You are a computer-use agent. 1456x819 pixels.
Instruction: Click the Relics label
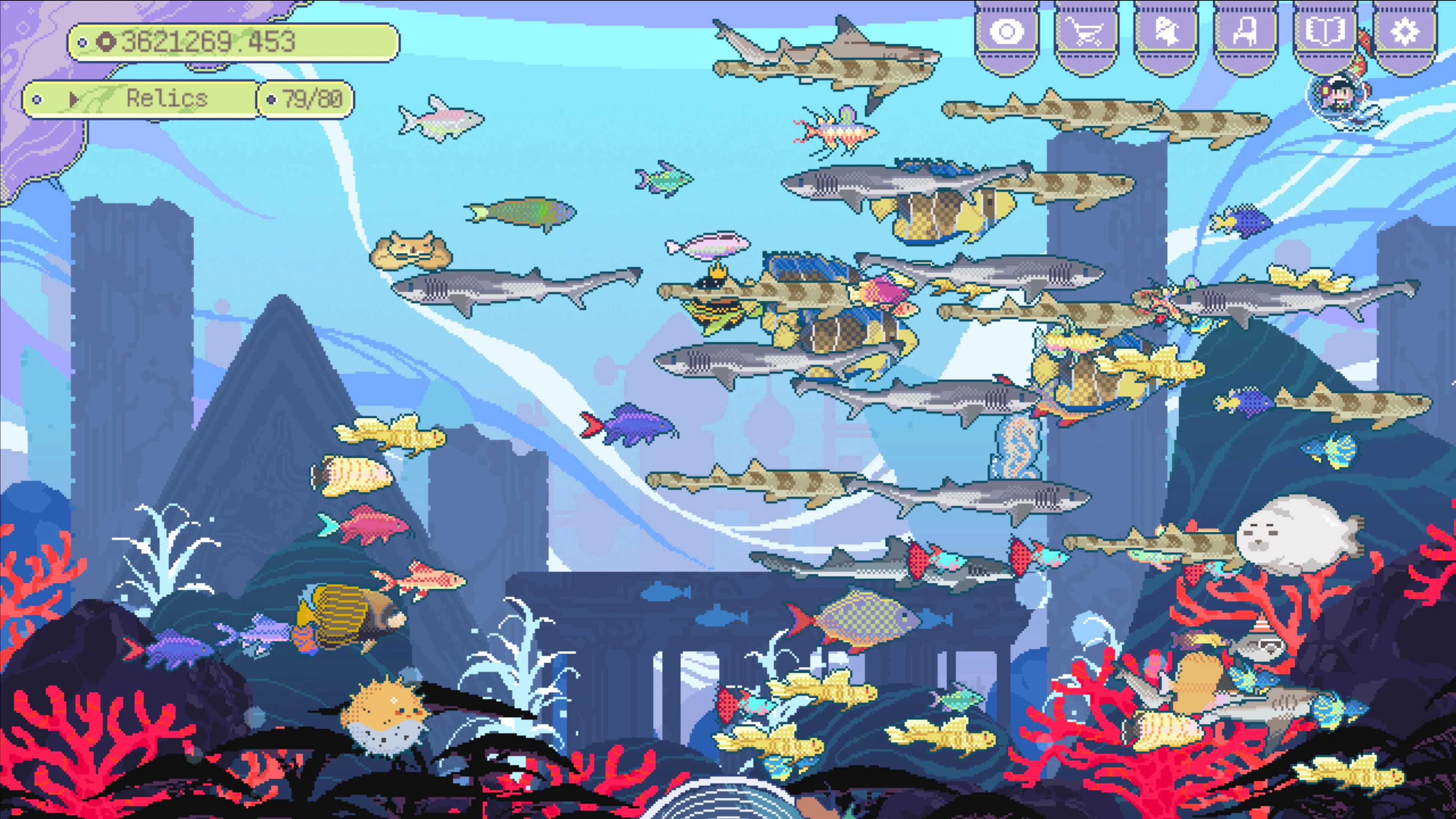[x=166, y=99]
